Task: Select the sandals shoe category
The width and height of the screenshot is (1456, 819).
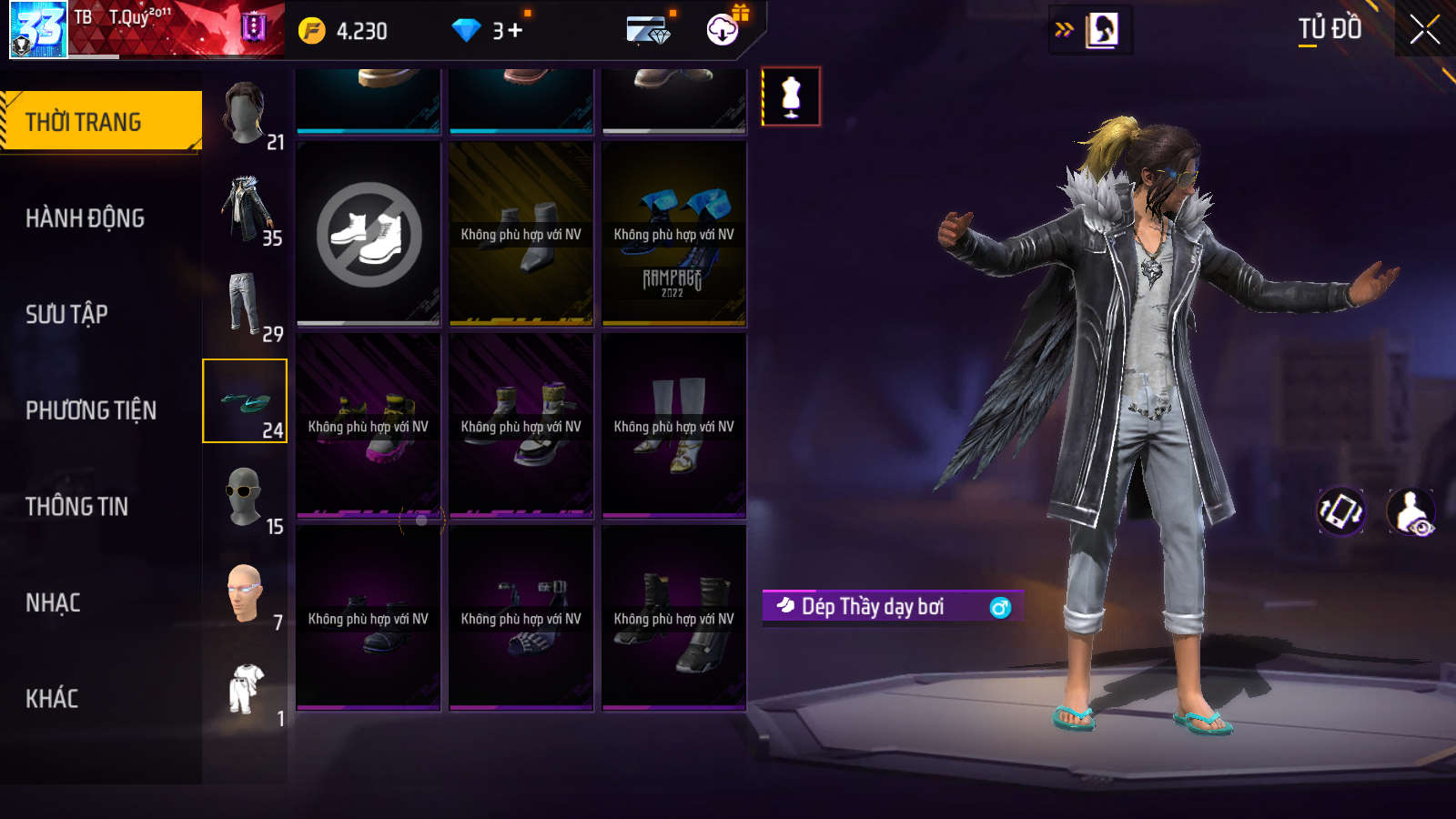Action: (x=245, y=401)
